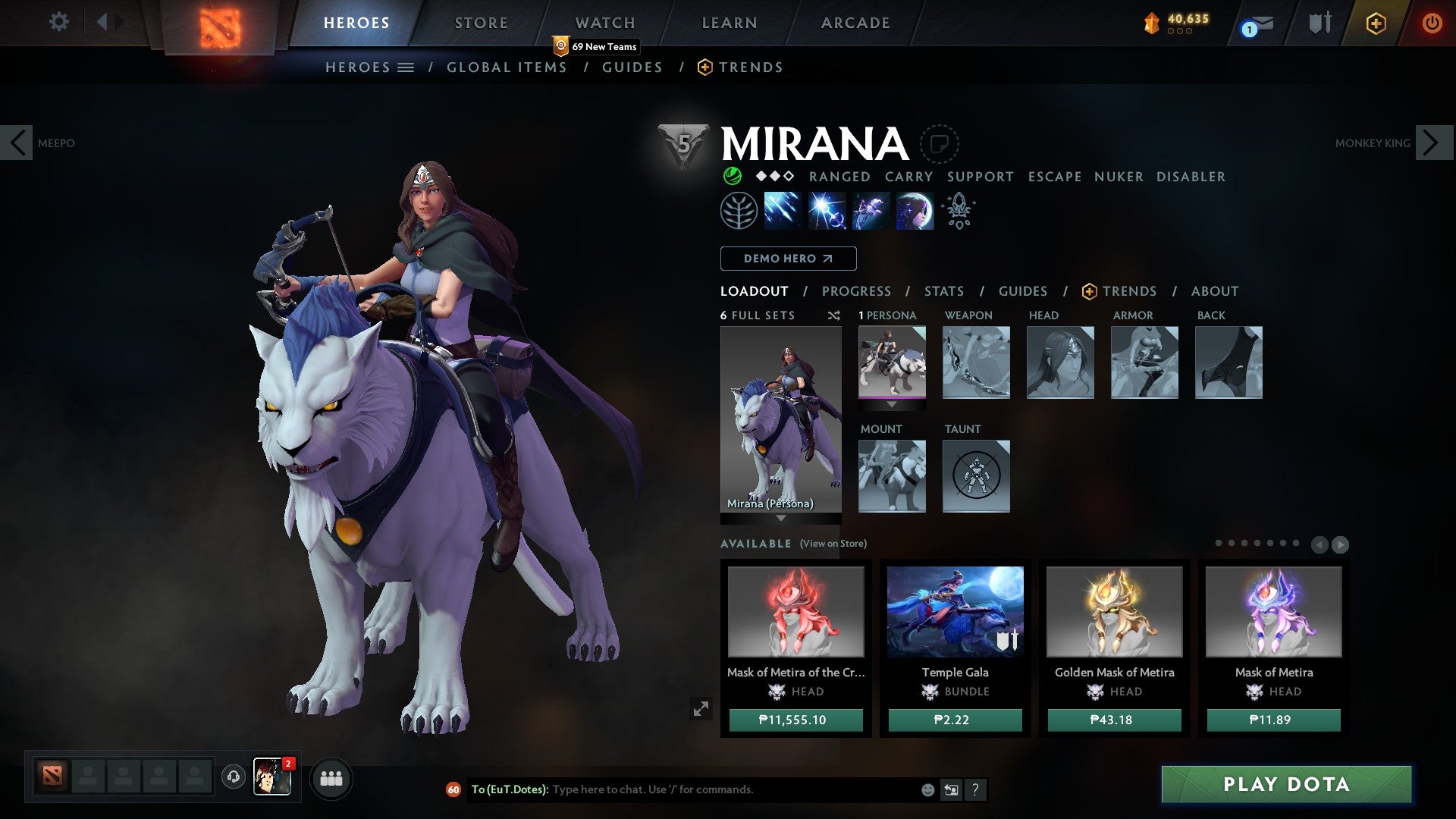The image size is (1456, 819).
Task: Buy Temple Gala bundle for ₱2.22
Action: pos(955,720)
